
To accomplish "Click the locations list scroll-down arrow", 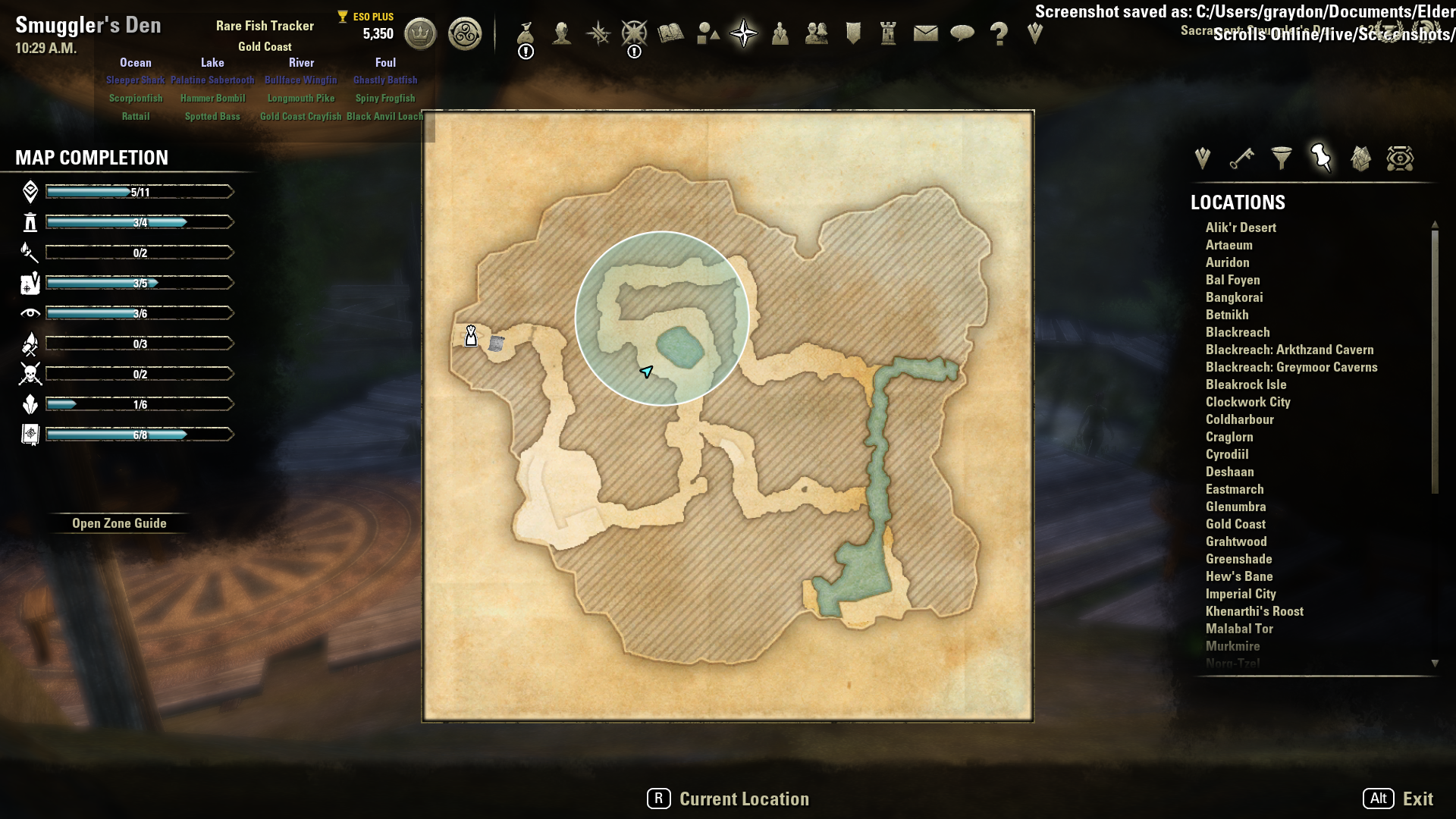I will (x=1435, y=664).
